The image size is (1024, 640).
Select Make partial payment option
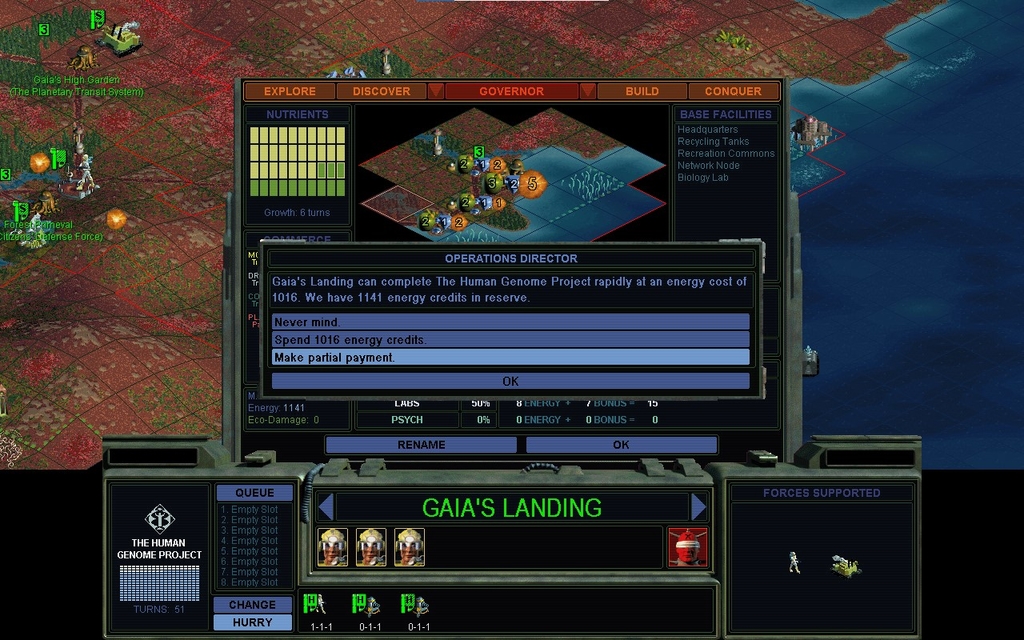click(510, 357)
